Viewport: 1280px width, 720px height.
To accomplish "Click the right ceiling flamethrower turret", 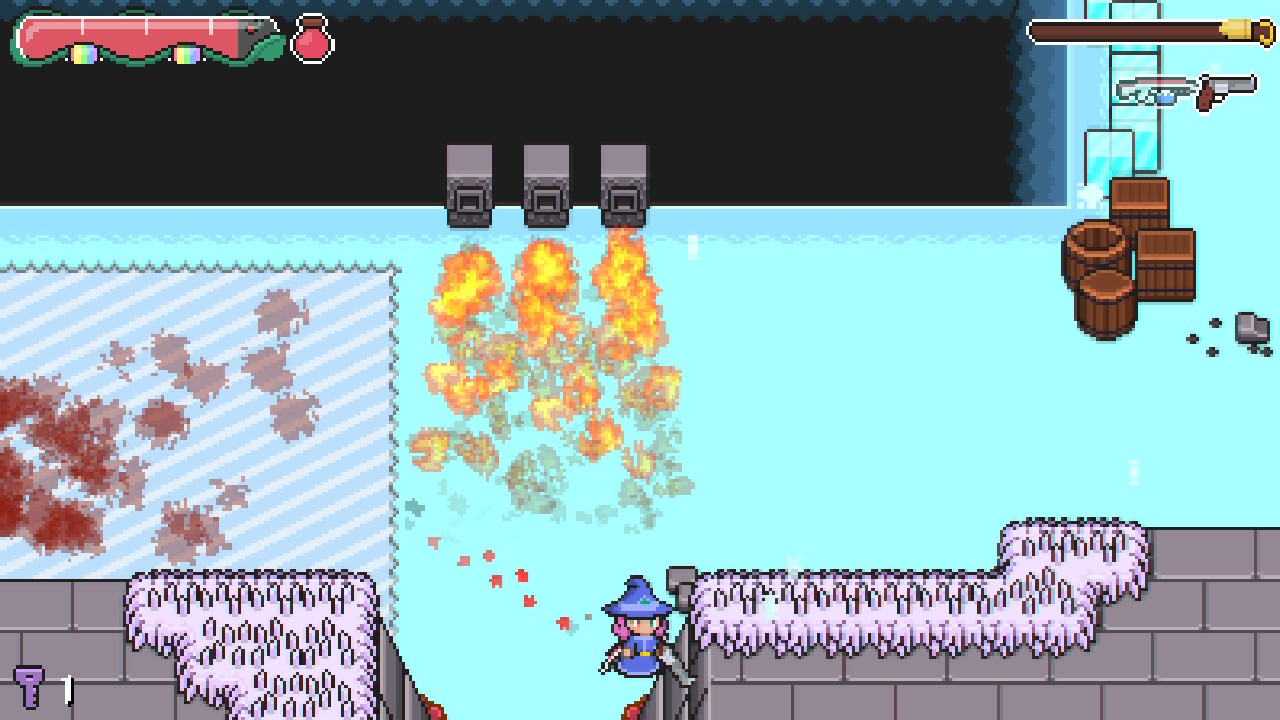I will click(622, 183).
